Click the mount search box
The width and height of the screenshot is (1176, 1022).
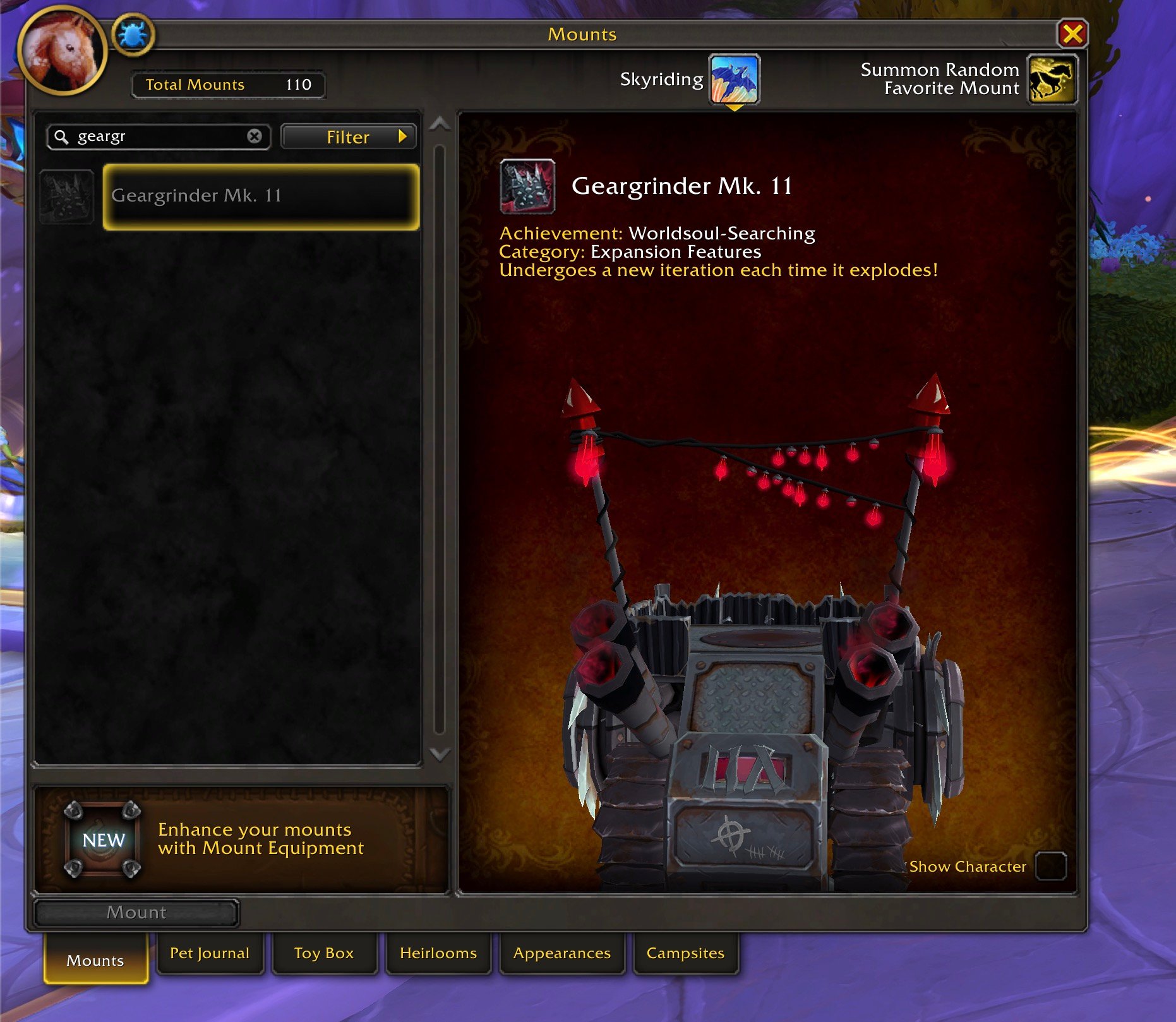point(158,136)
